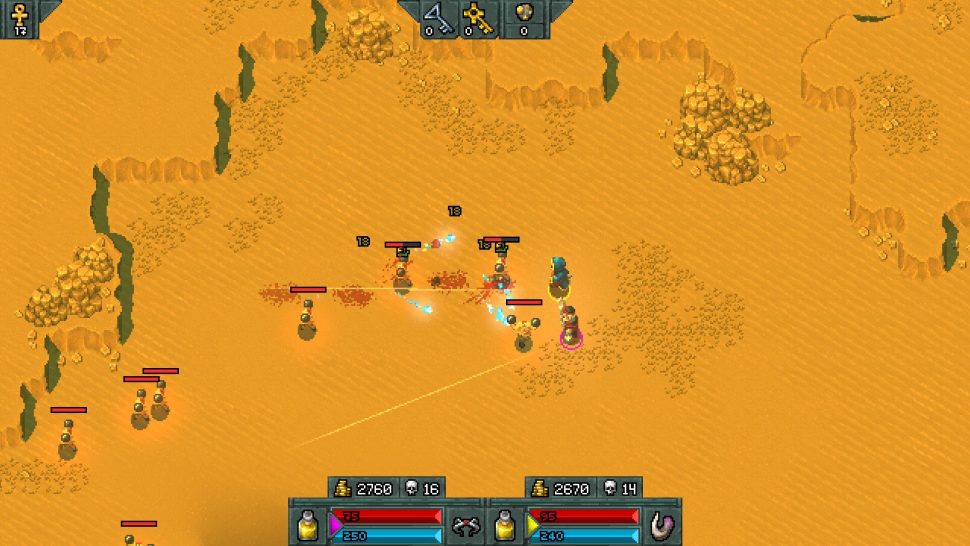970x546 pixels.
Task: Use the potion beside the pink arrow marker
Action: [308, 524]
